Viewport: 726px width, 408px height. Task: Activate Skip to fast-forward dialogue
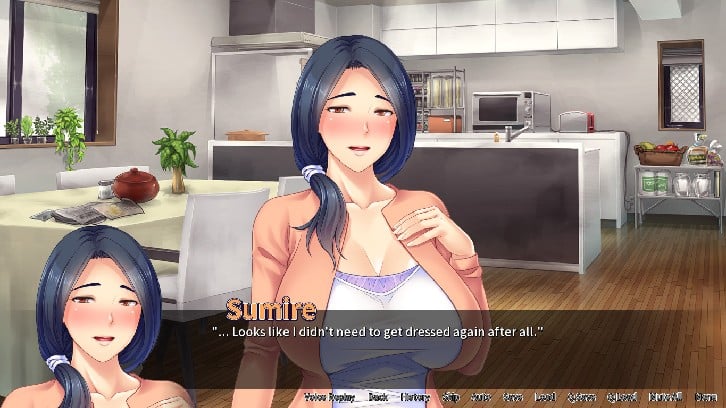450,398
